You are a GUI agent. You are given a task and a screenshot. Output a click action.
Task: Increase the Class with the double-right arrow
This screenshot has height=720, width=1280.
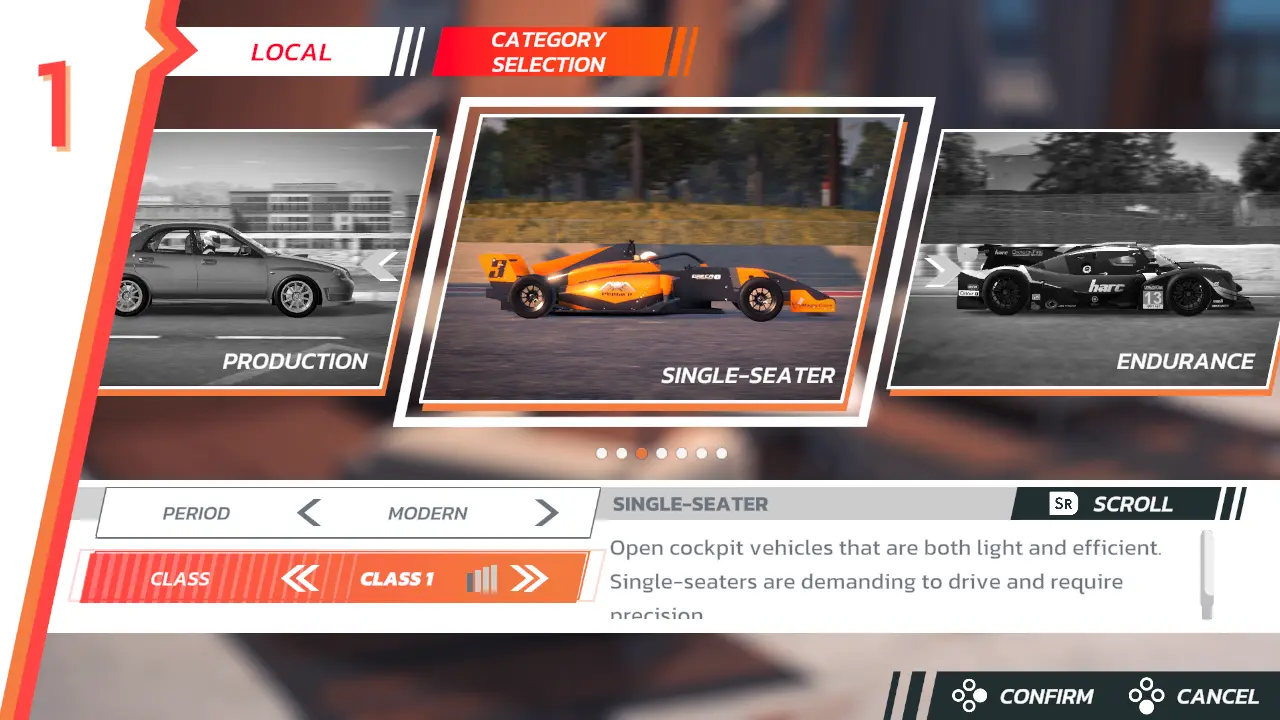[529, 578]
